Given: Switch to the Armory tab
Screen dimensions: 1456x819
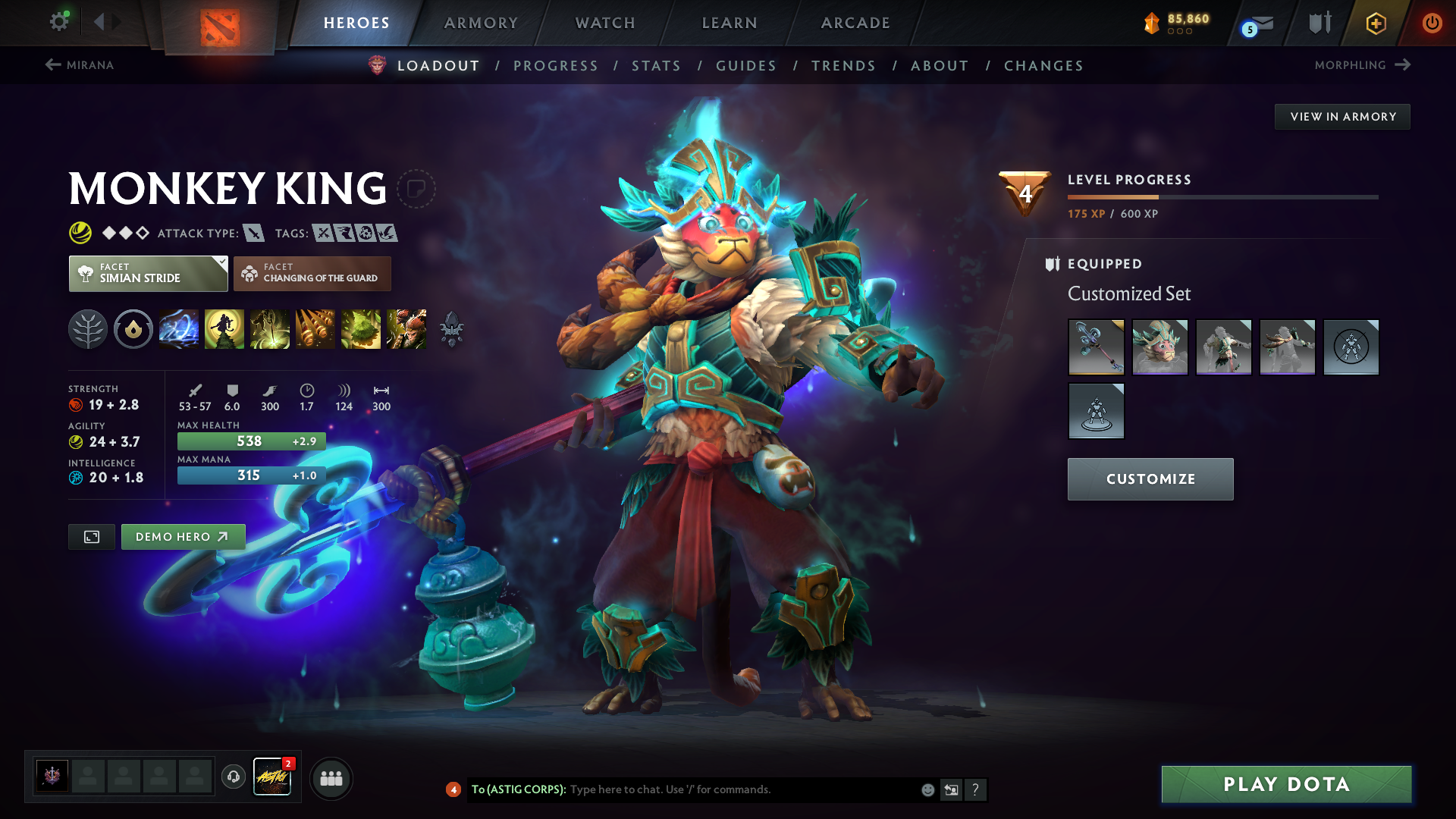Looking at the screenshot, I should pyautogui.click(x=481, y=23).
